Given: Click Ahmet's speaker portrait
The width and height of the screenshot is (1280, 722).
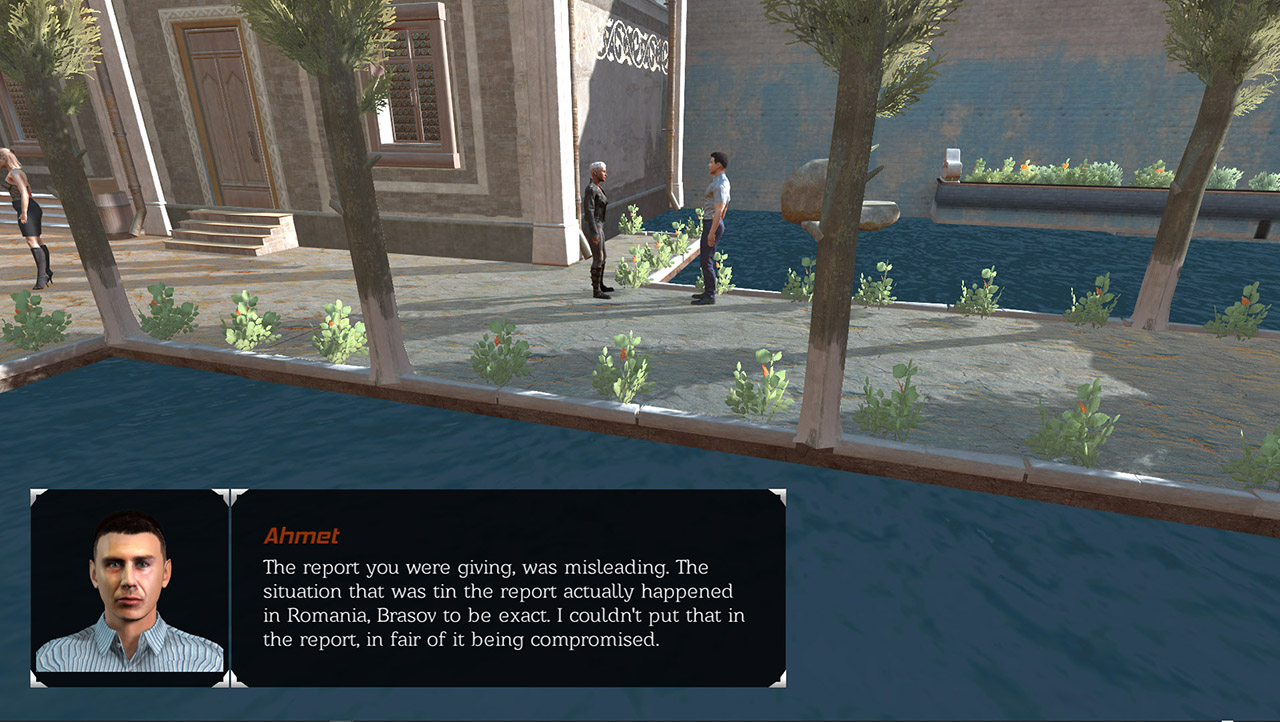Looking at the screenshot, I should pos(130,588).
